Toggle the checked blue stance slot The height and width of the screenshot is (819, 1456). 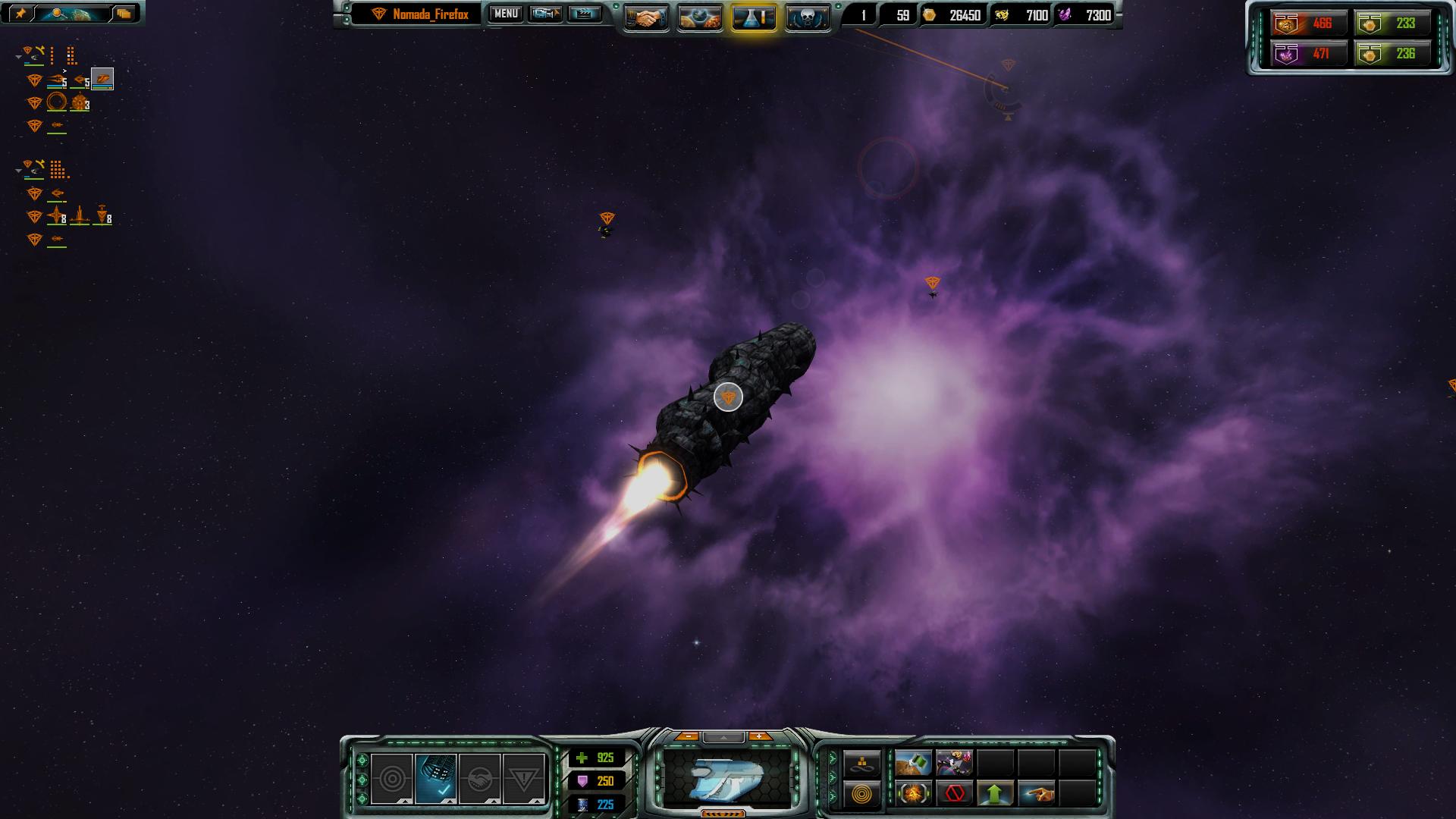point(435,778)
